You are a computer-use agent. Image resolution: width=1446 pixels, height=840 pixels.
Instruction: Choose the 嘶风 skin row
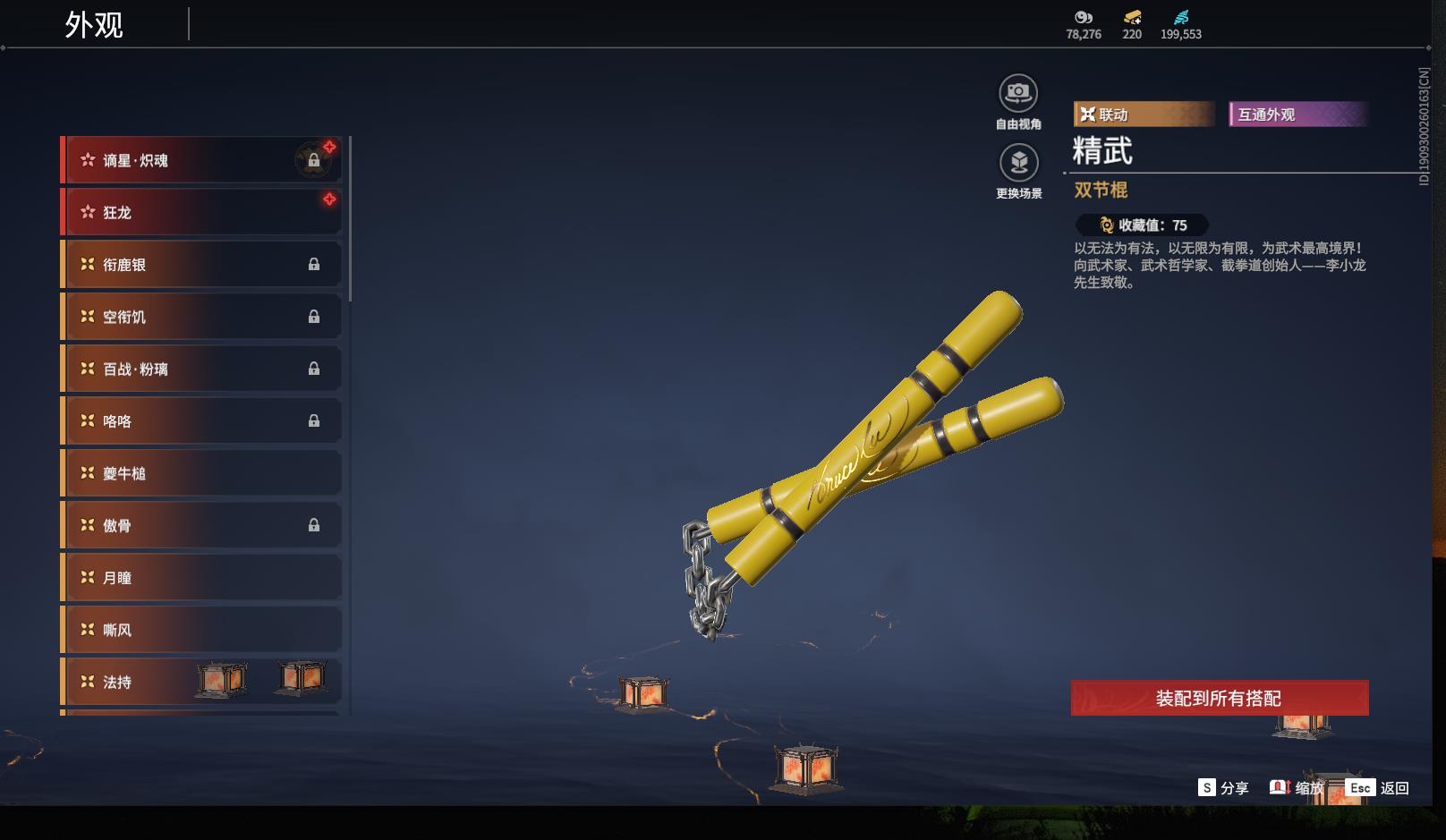click(x=201, y=630)
